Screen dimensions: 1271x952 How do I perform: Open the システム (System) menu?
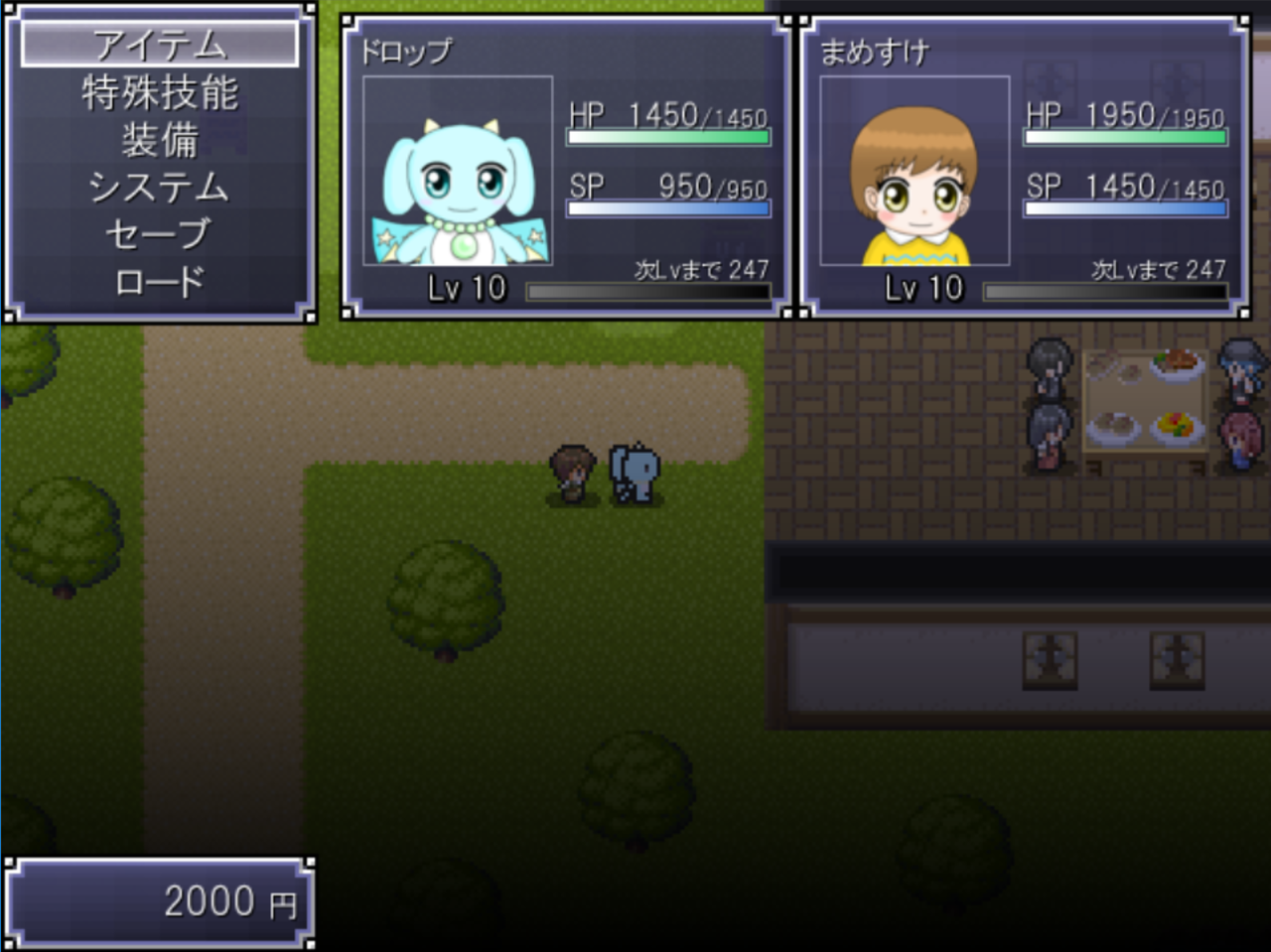159,187
